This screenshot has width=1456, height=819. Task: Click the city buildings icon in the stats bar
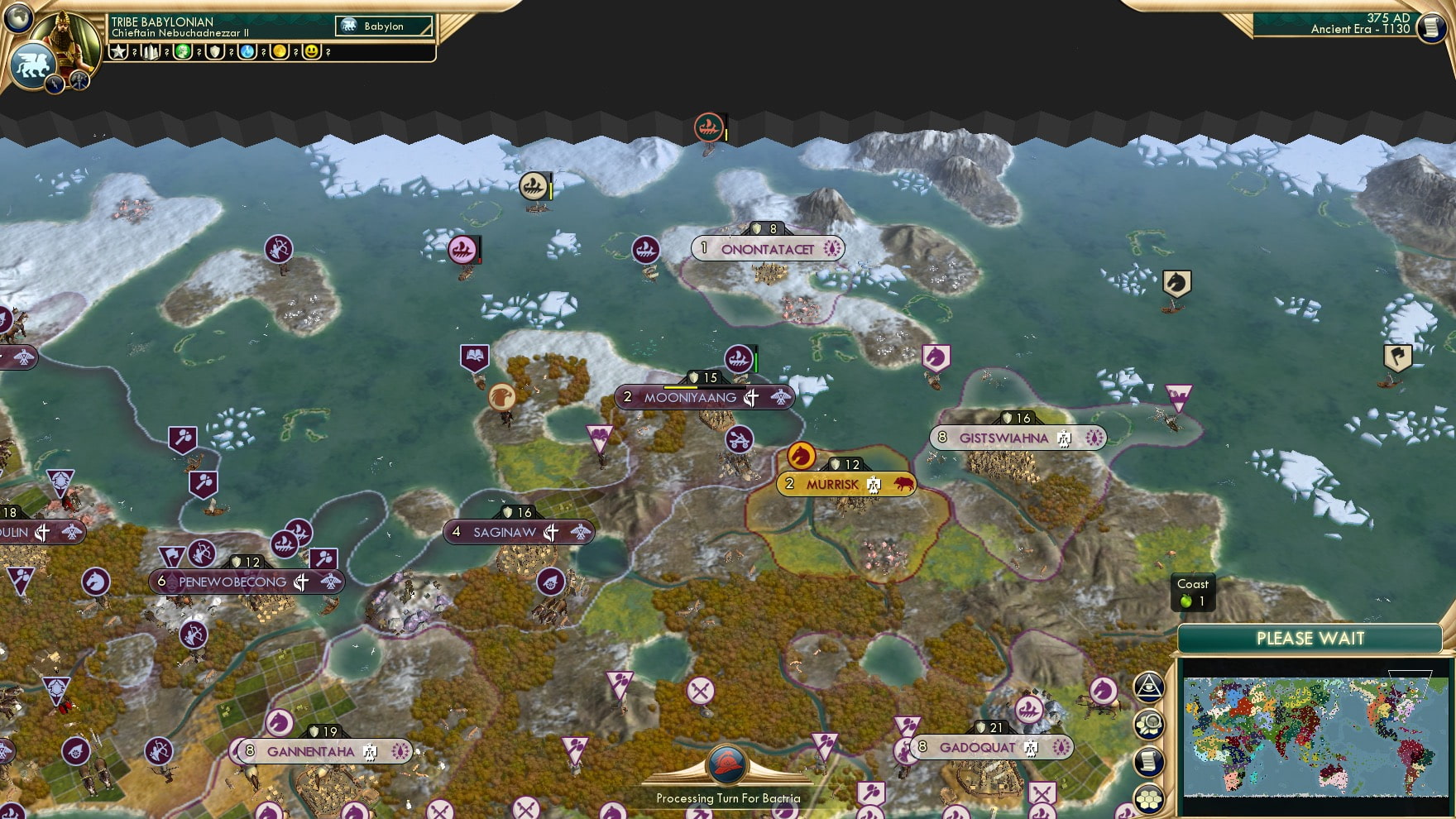point(151,51)
